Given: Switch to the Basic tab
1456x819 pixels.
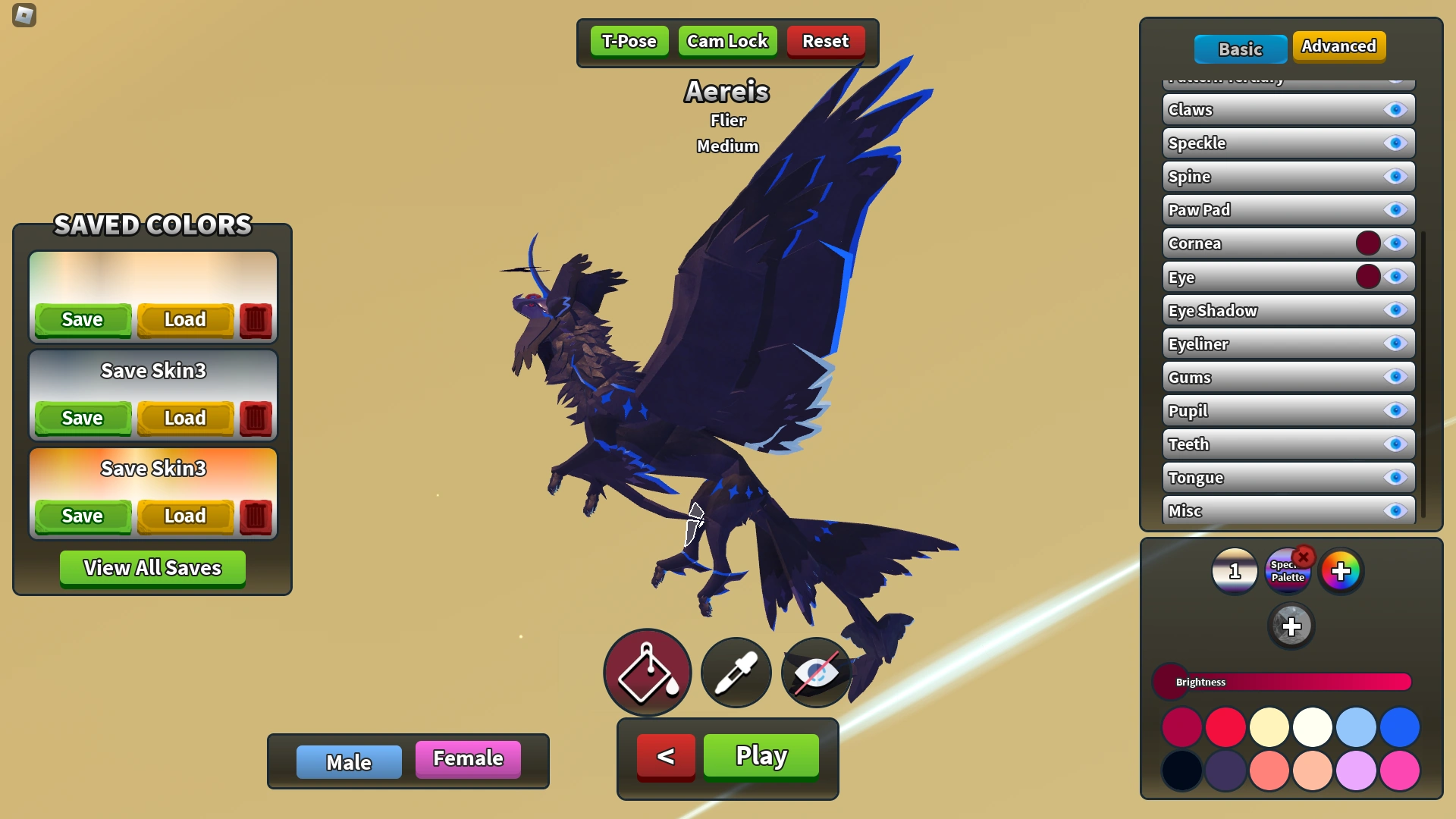Looking at the screenshot, I should click(1241, 49).
